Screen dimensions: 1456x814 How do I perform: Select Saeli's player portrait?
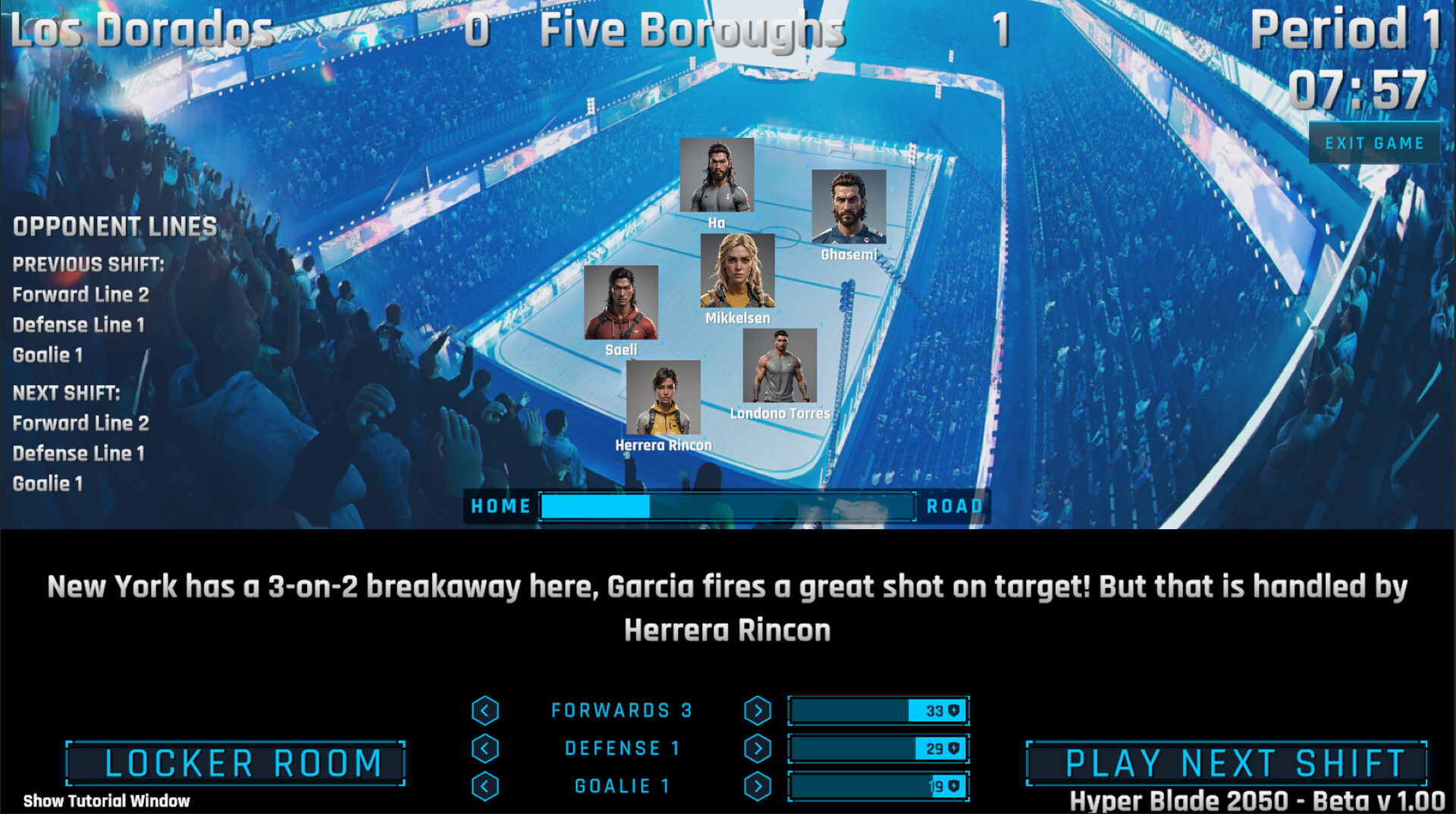click(x=623, y=305)
